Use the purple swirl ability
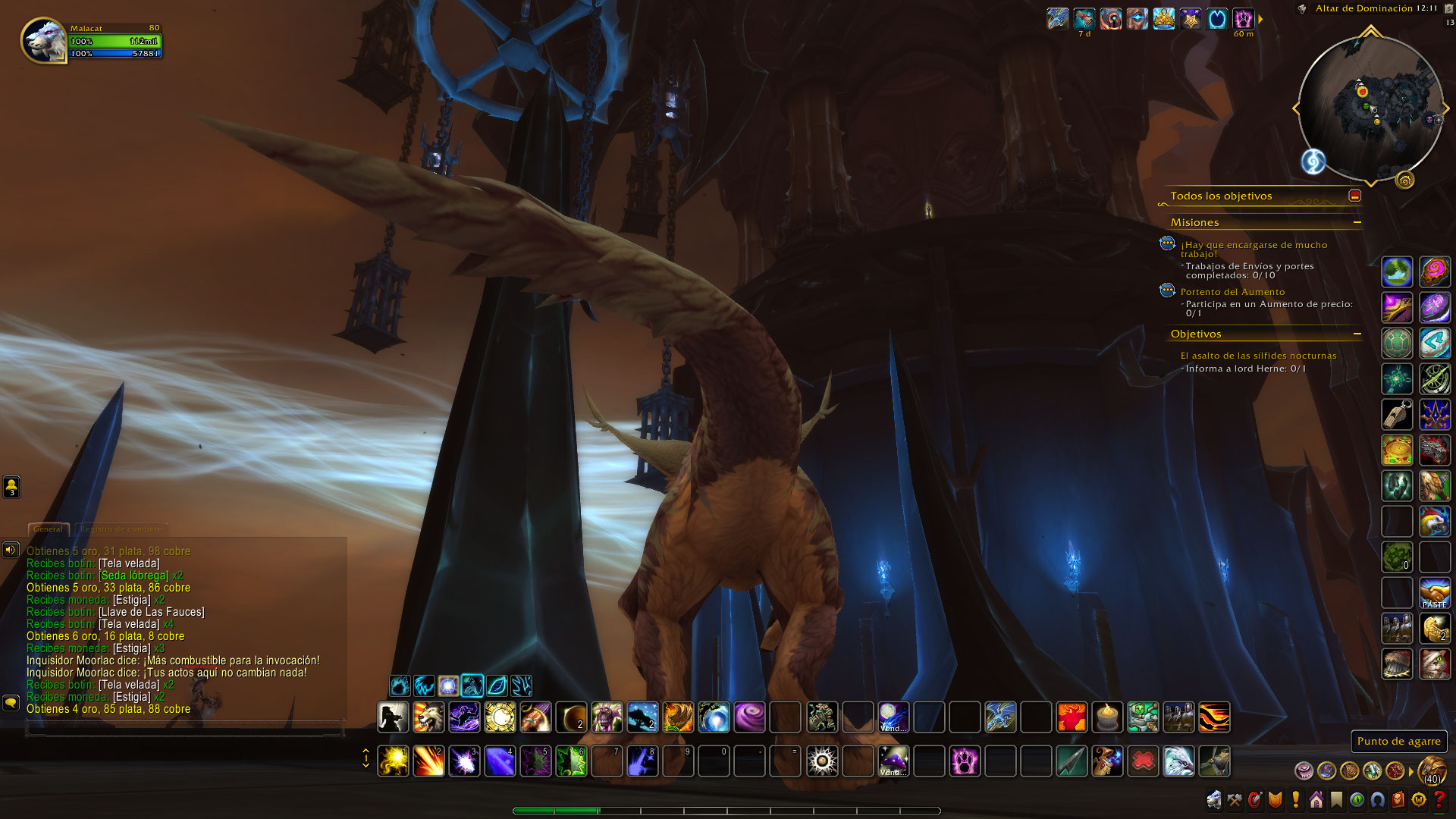Screen dimensions: 1456x819 749,717
